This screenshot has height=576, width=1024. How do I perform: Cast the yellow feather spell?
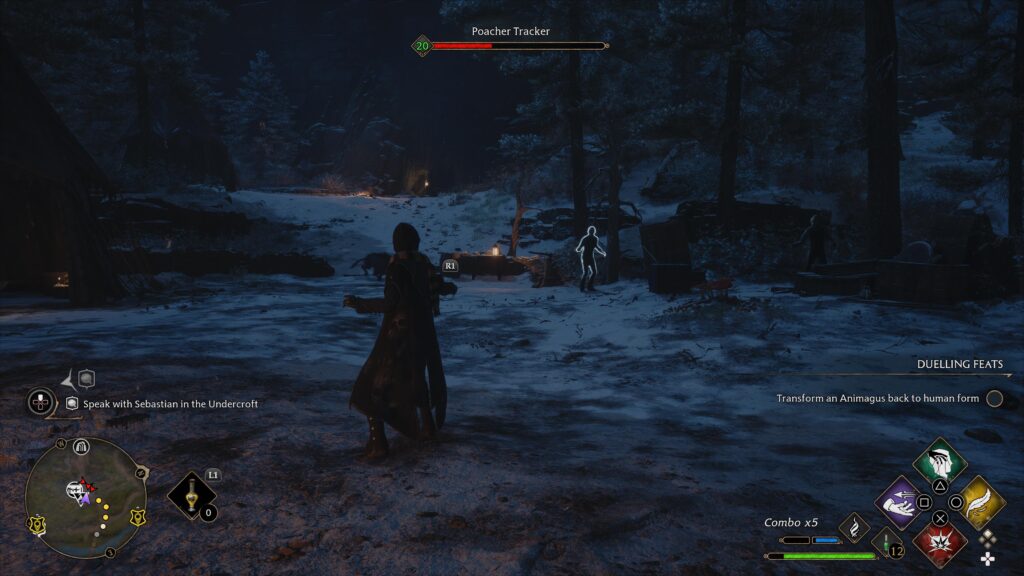click(x=982, y=501)
